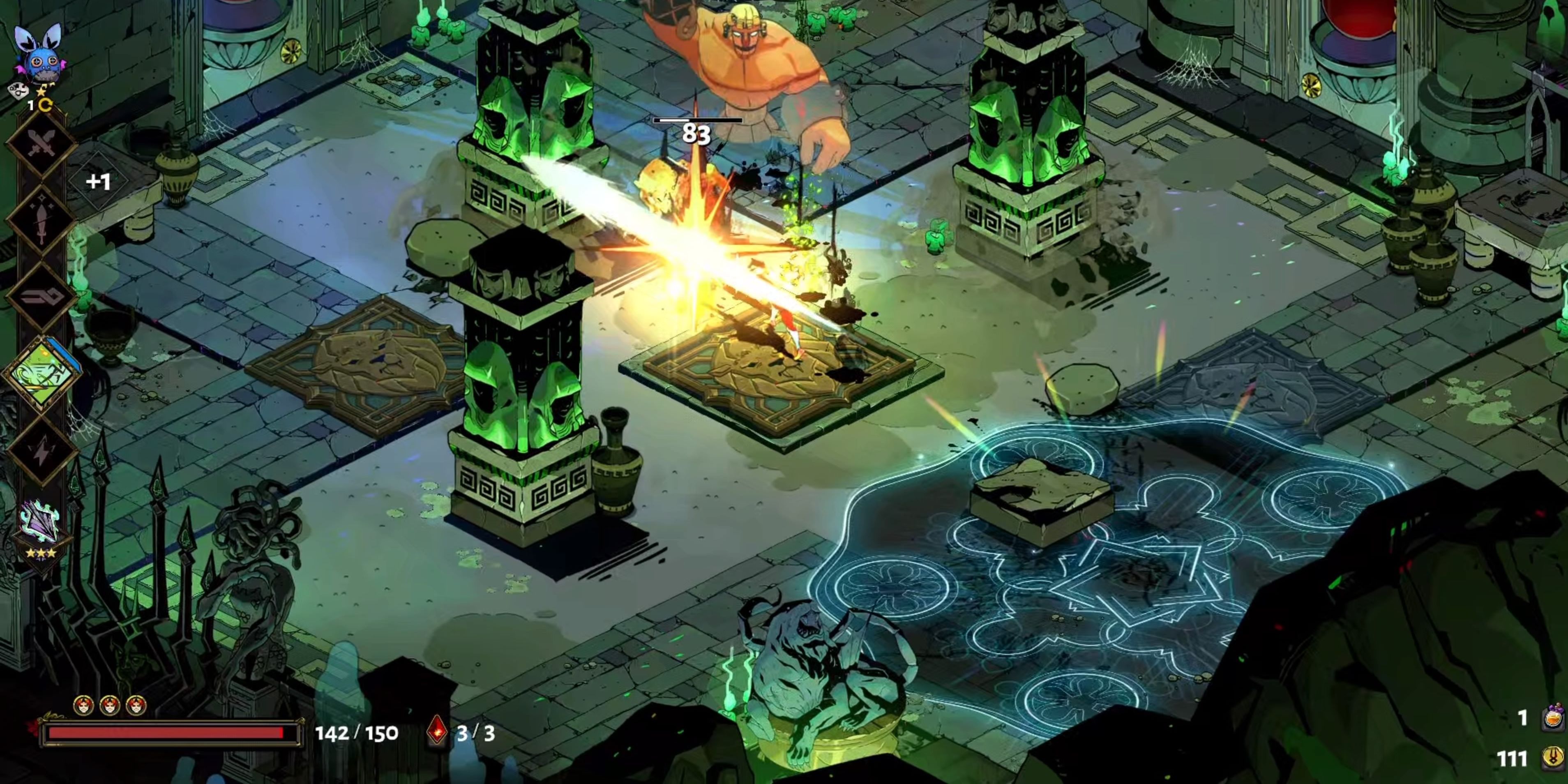Select the crossed swords attack slot
The image size is (1568, 784).
click(42, 145)
